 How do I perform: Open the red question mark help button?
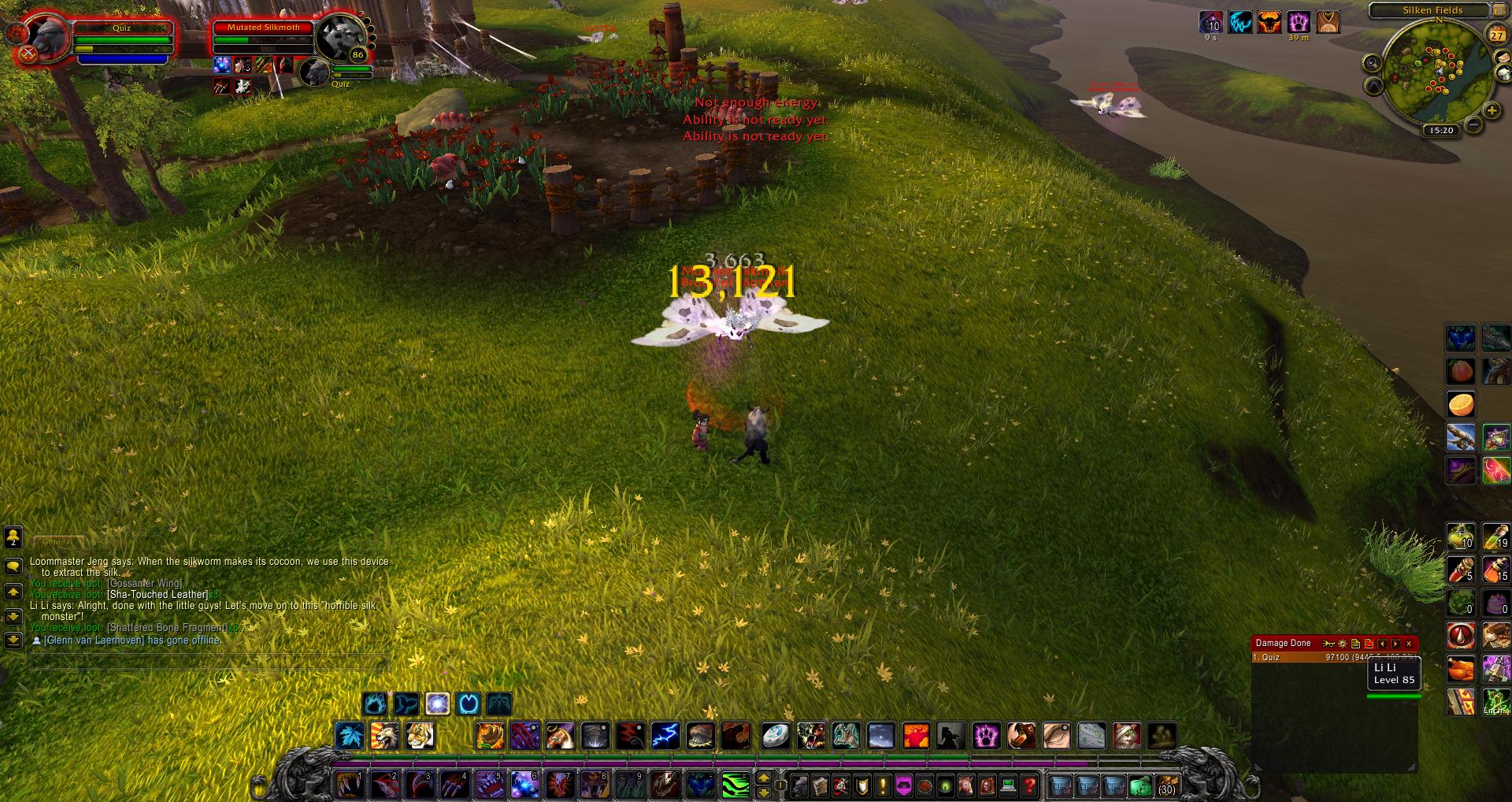1029,785
